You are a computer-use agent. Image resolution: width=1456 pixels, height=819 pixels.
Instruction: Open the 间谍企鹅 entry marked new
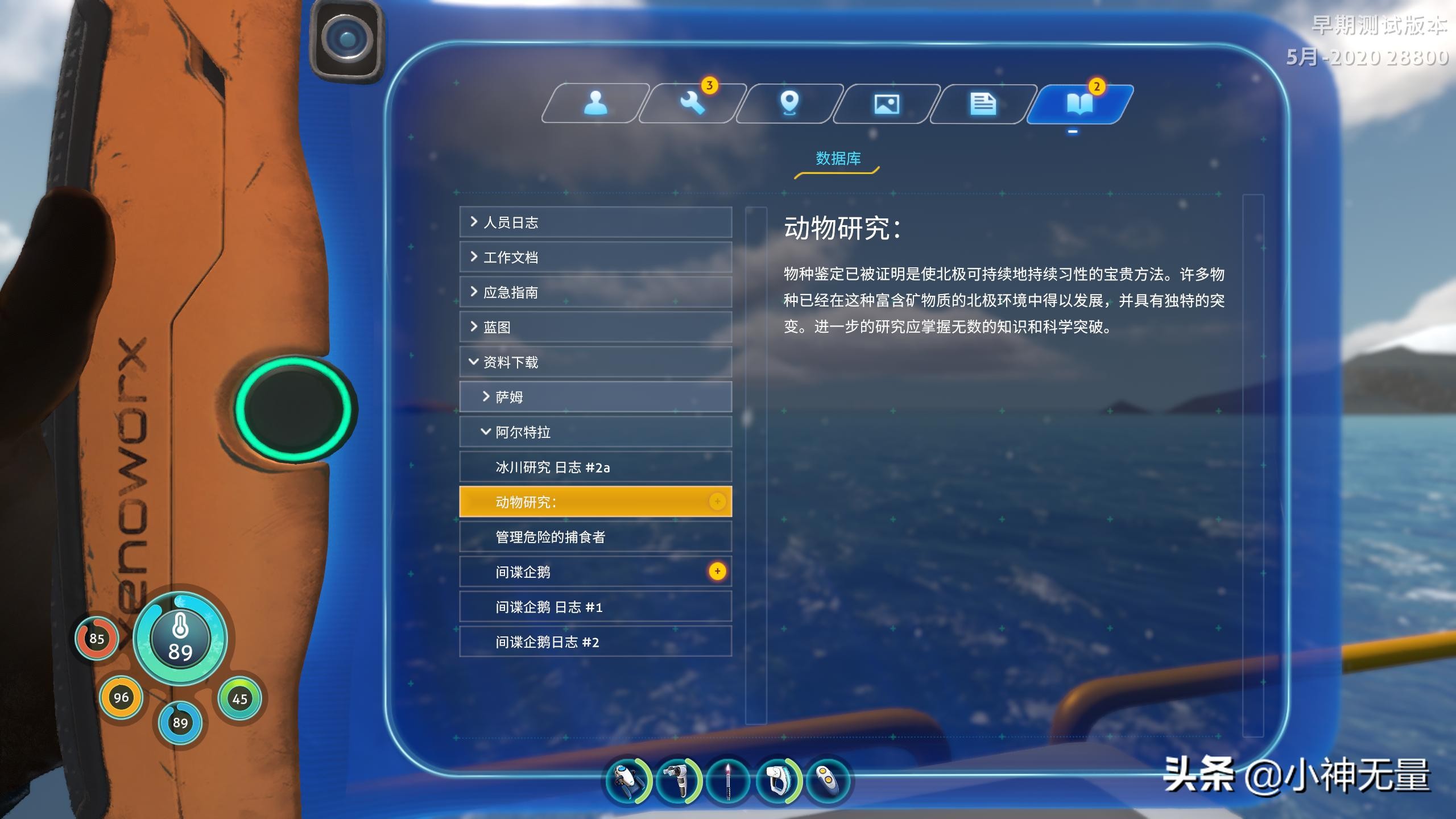coord(595,572)
